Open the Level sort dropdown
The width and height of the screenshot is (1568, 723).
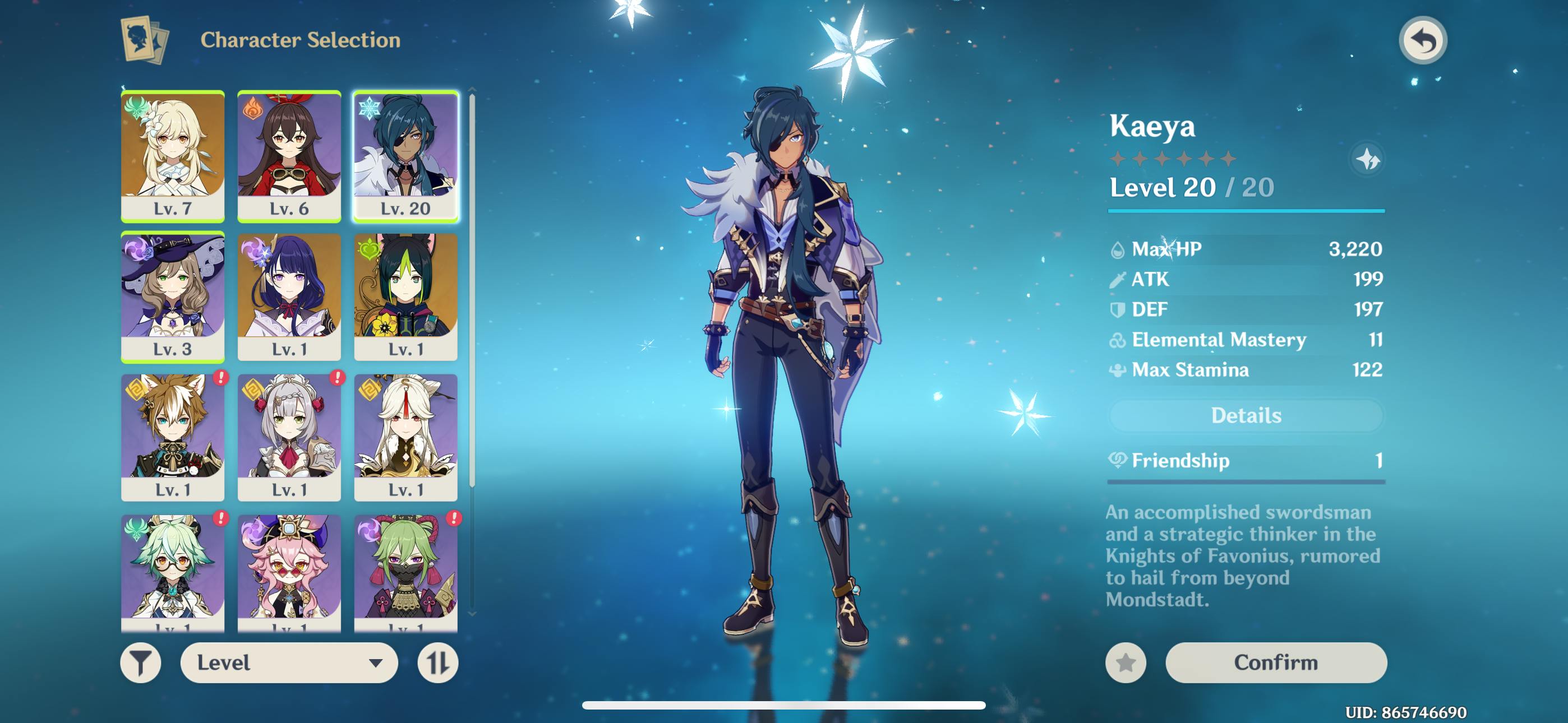(x=289, y=662)
